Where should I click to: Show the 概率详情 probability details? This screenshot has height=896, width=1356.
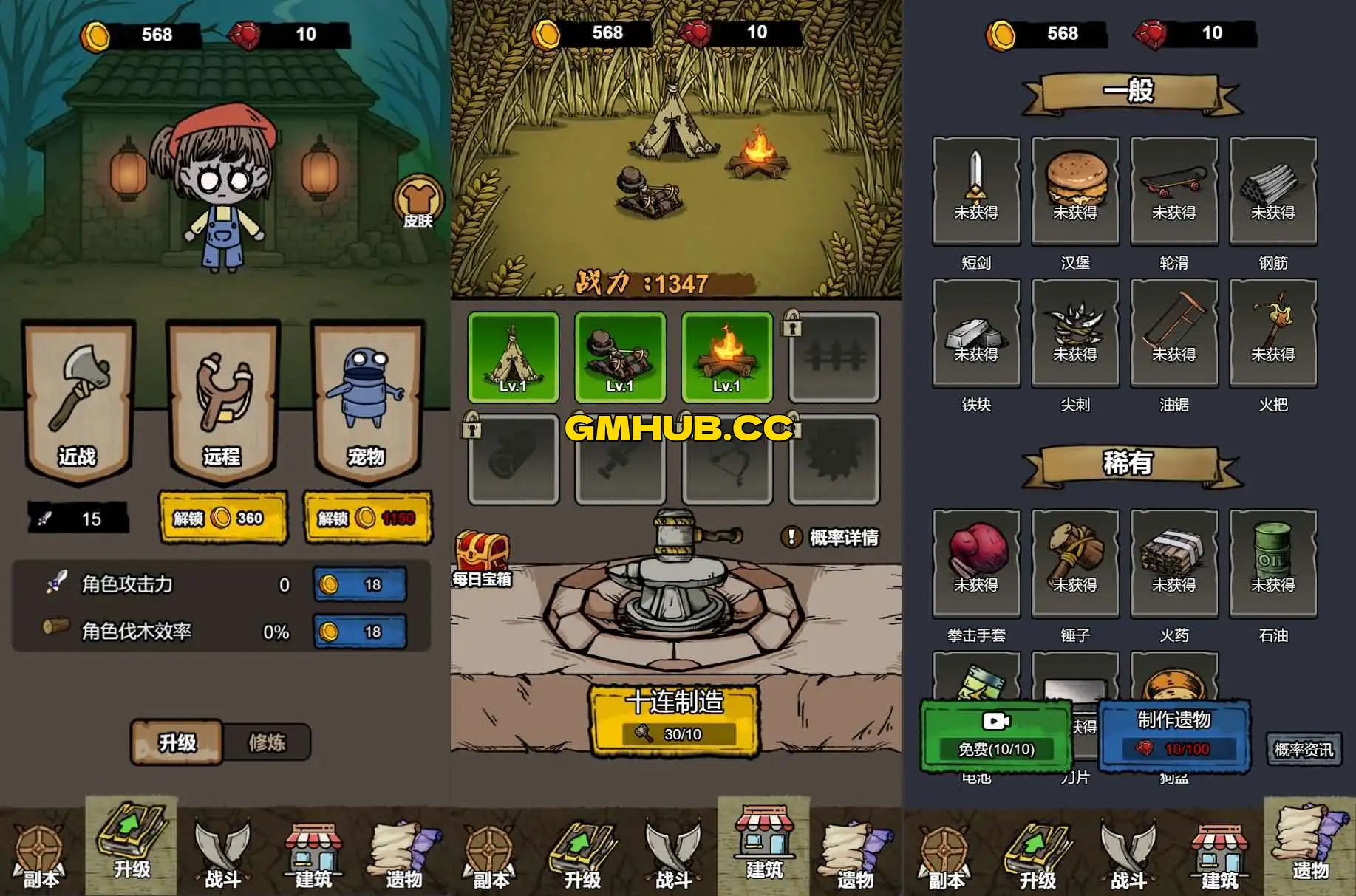tap(831, 538)
